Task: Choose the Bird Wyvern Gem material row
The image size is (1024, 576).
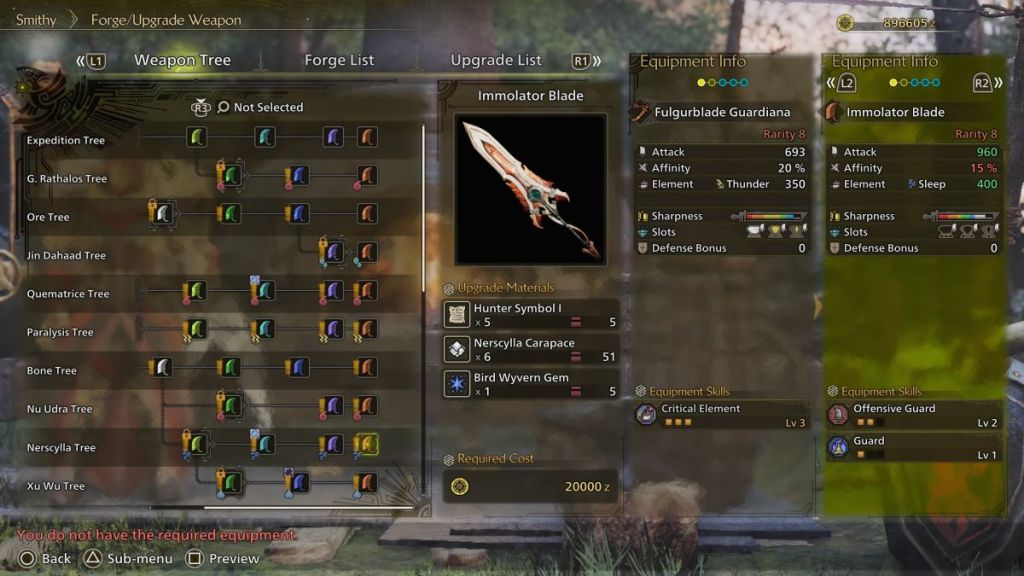Action: tap(531, 384)
